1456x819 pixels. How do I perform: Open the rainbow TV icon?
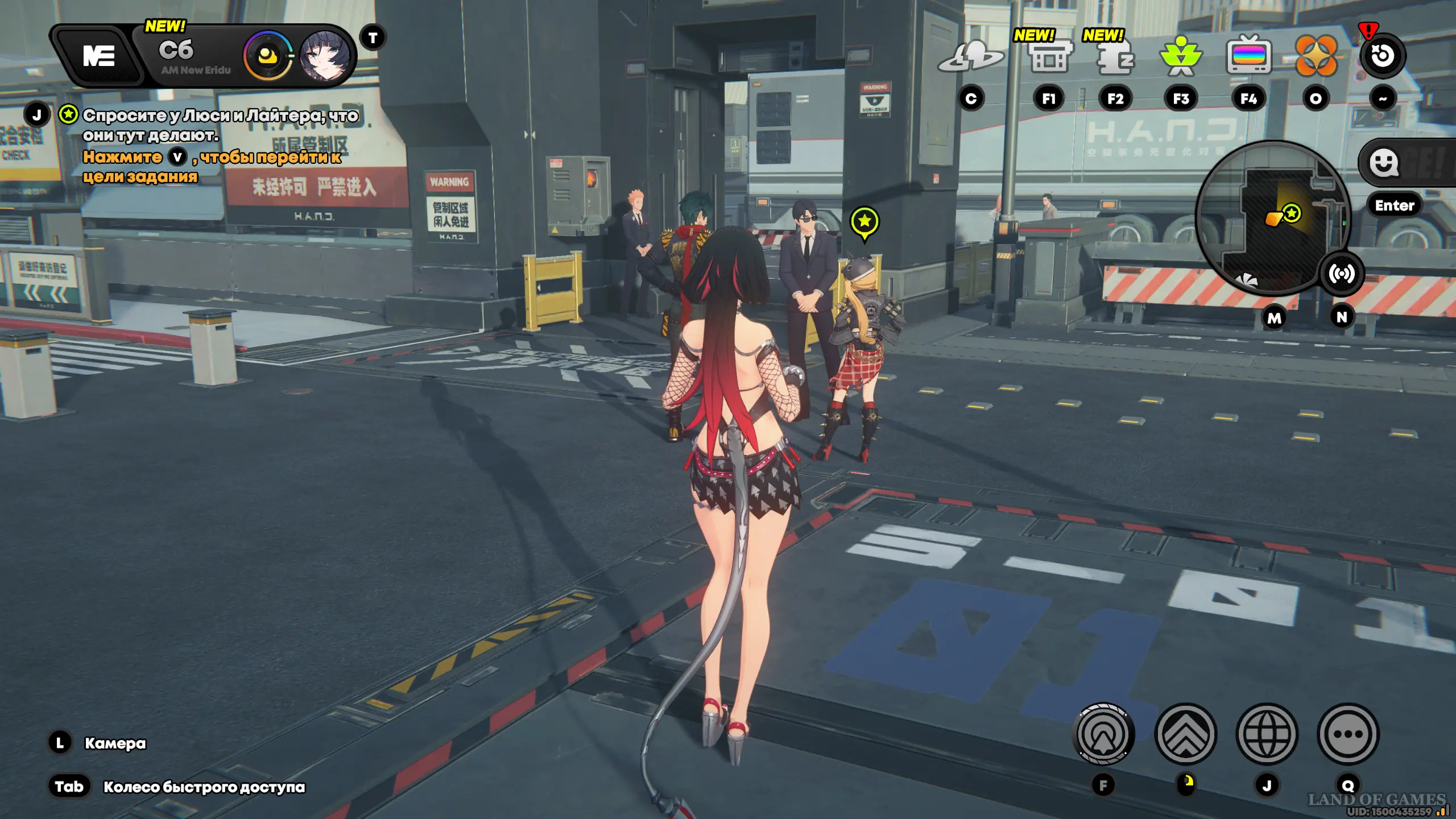coord(1248,56)
